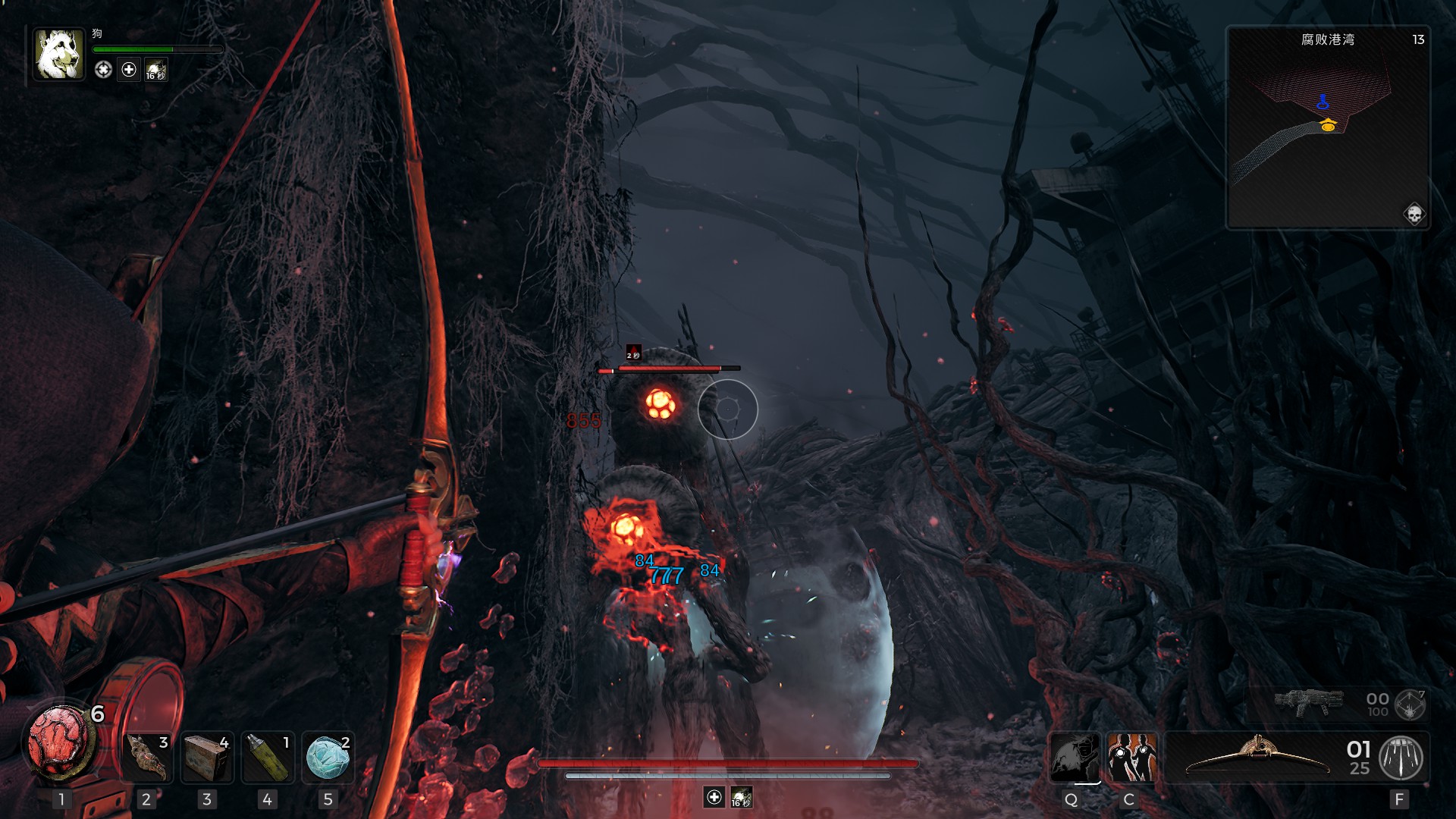The image size is (1456, 819).
Task: Click the yellow marker on the minimap
Action: (x=1328, y=125)
